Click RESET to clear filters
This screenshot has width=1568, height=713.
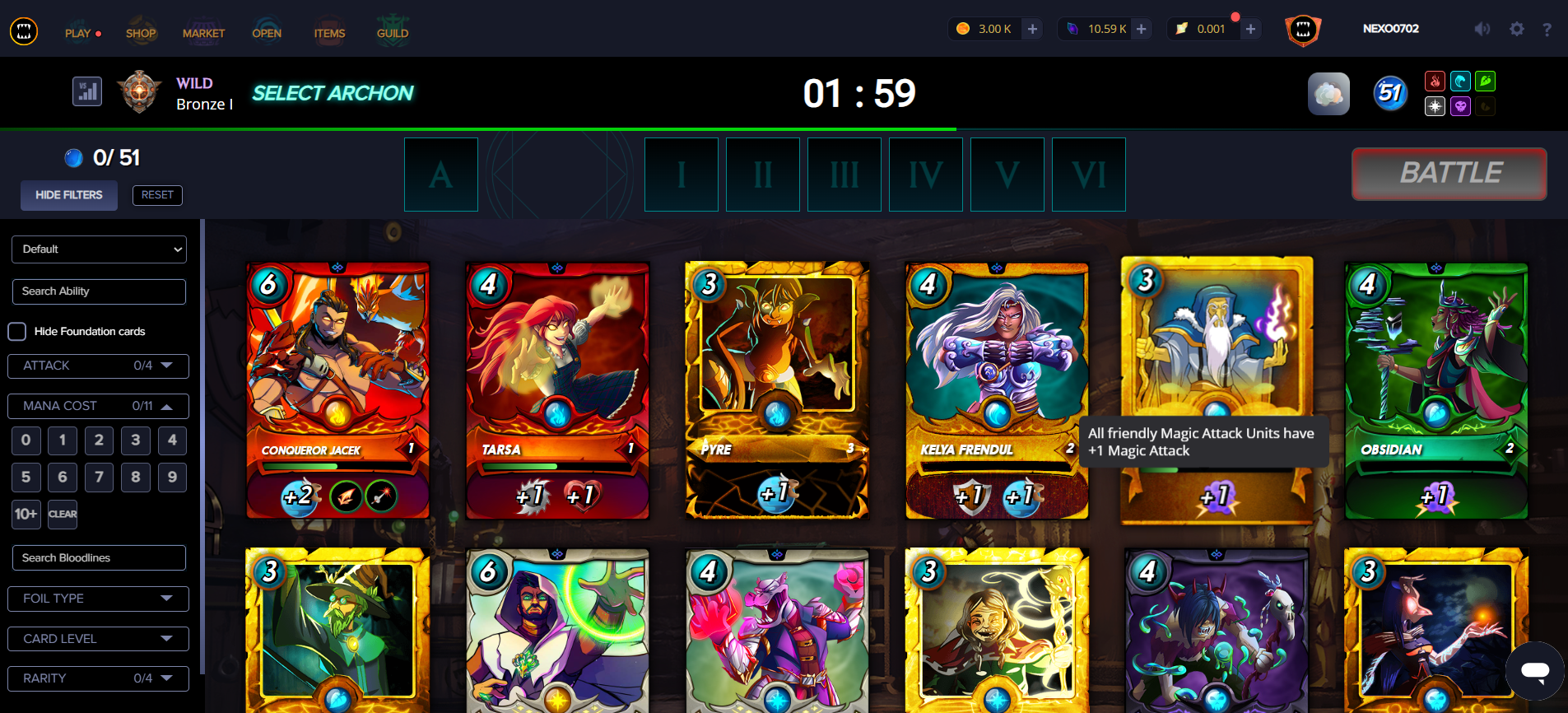[x=157, y=195]
